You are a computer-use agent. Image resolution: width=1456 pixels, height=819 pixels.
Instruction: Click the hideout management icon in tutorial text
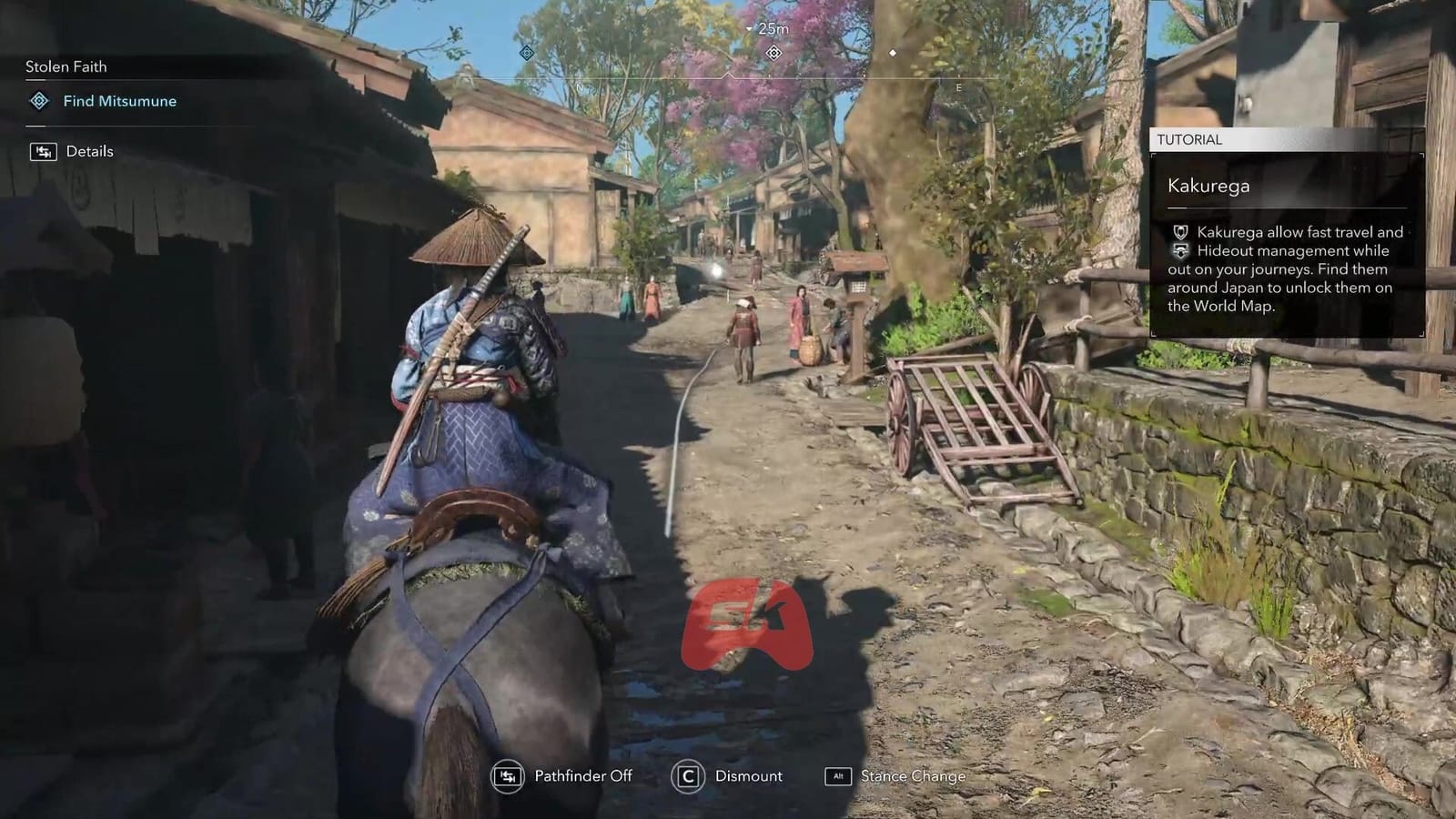point(1178,251)
